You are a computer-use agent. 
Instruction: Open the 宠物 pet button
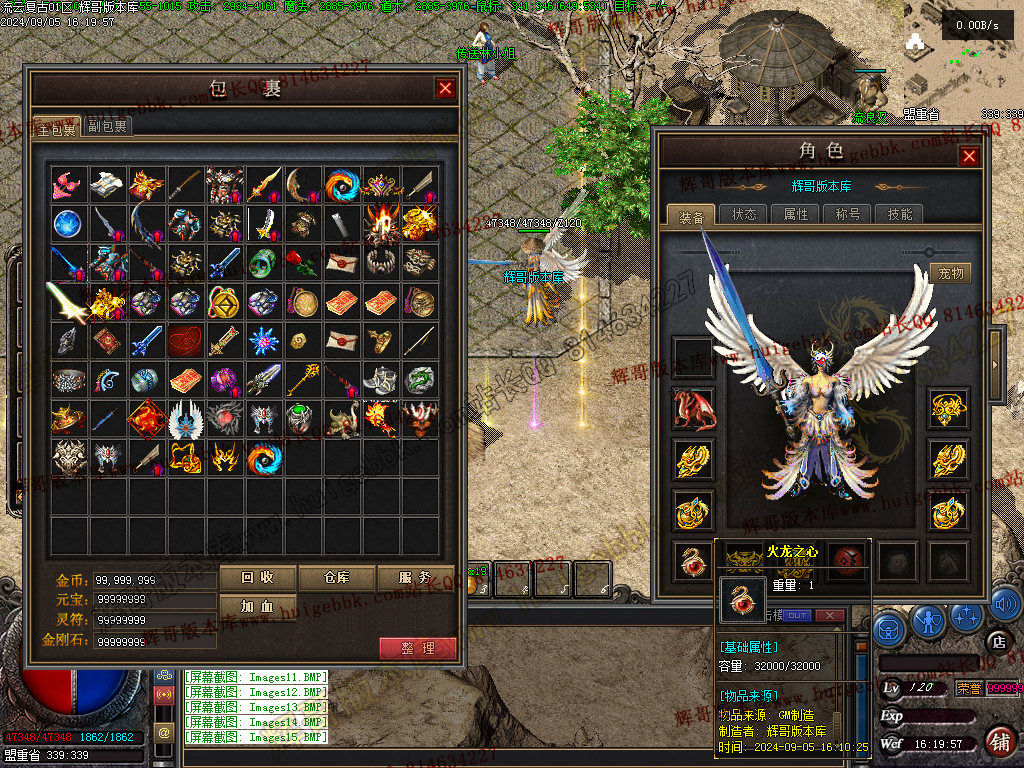949,273
